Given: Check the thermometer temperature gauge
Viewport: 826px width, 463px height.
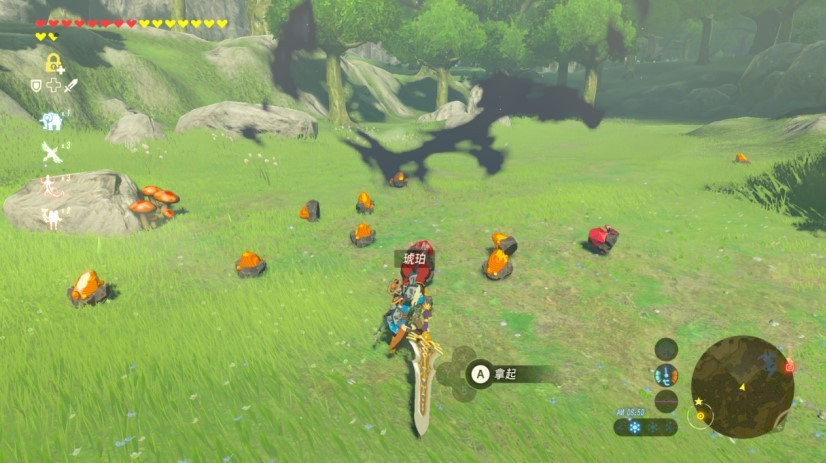Looking at the screenshot, I should click(666, 375).
